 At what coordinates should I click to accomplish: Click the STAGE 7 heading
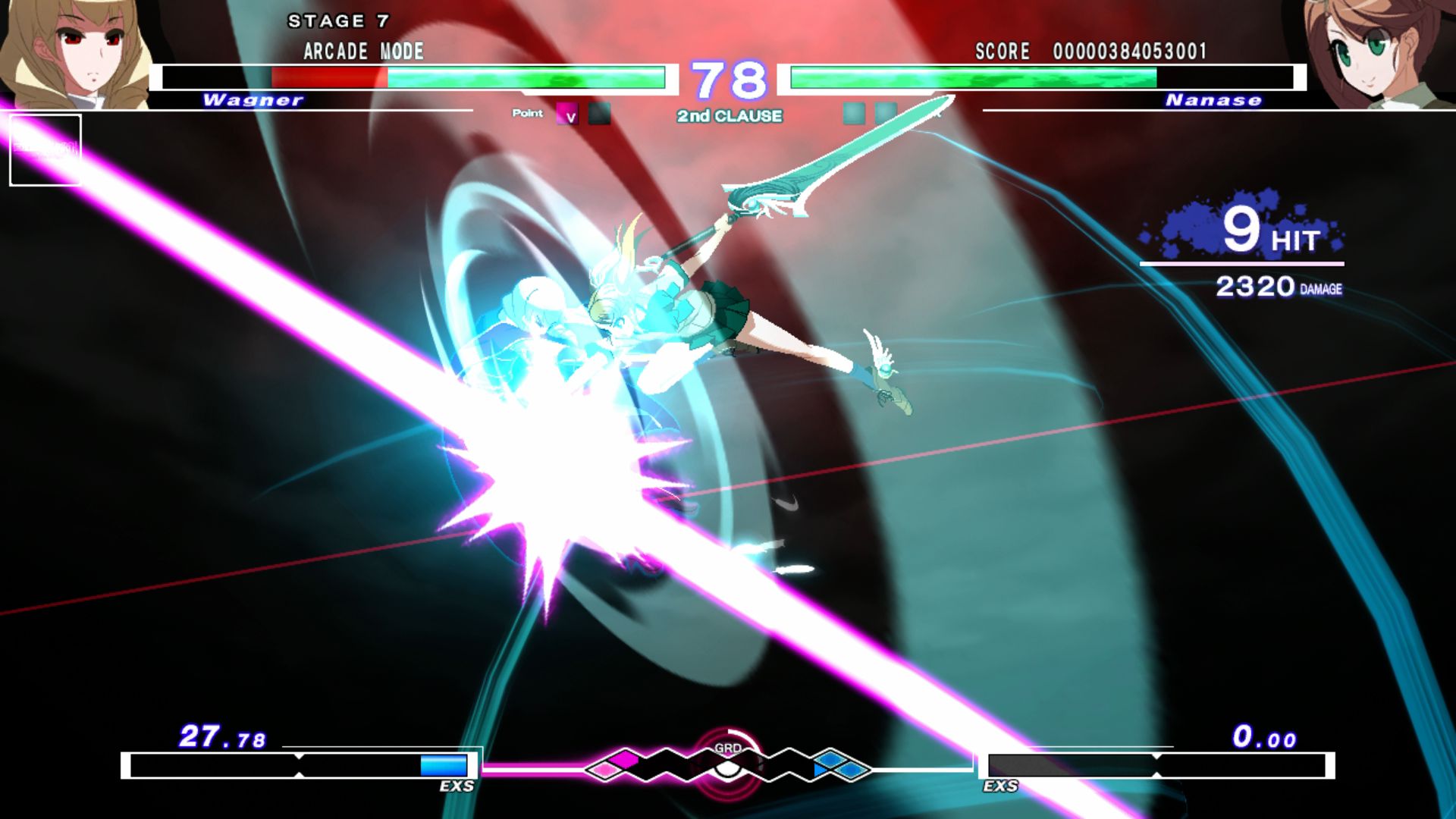(x=339, y=21)
